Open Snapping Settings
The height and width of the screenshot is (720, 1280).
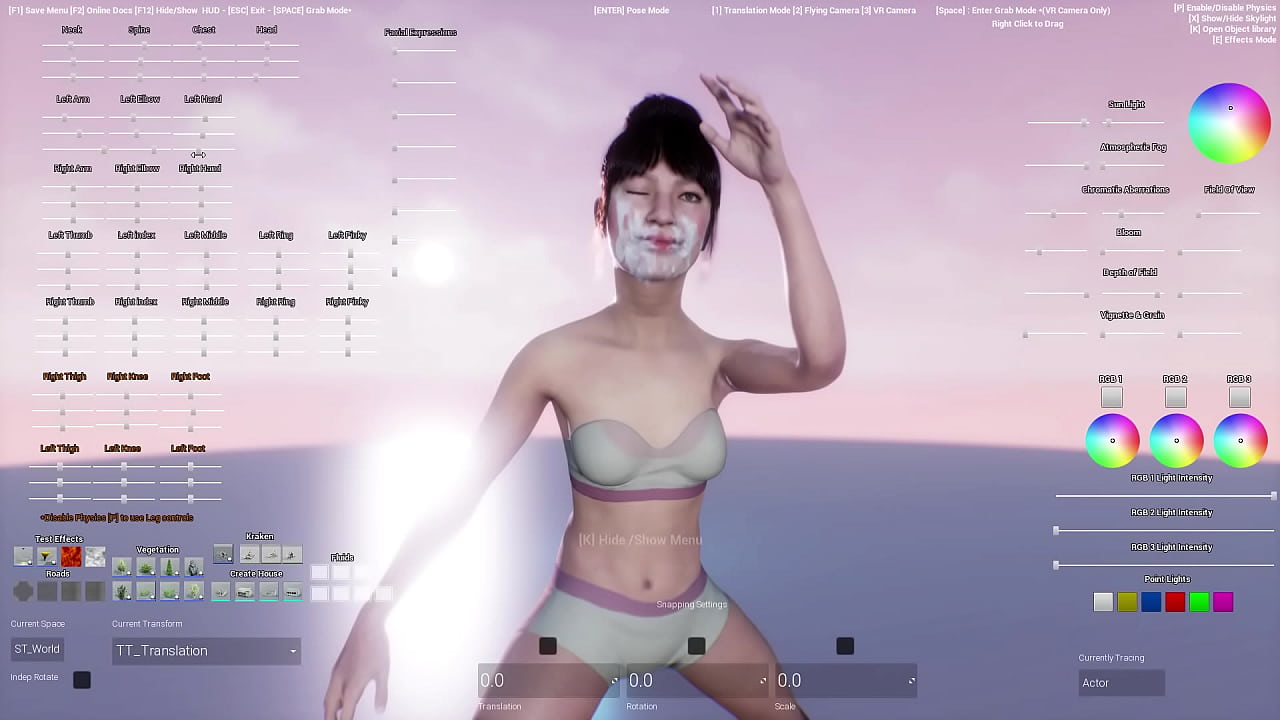(691, 604)
